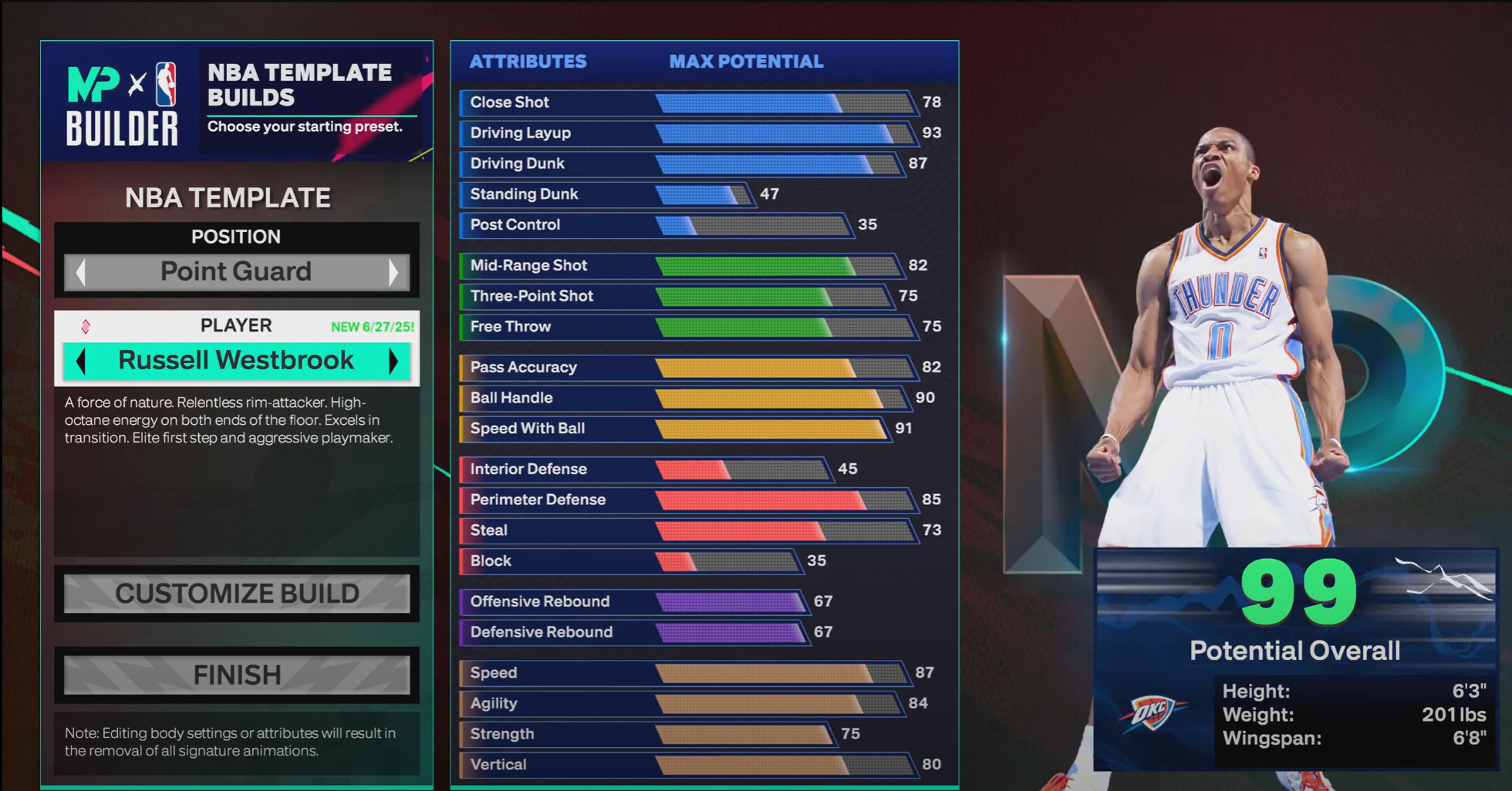The height and width of the screenshot is (791, 1512).
Task: Choose the previous player before Russell Westbrook
Action: tap(80, 361)
